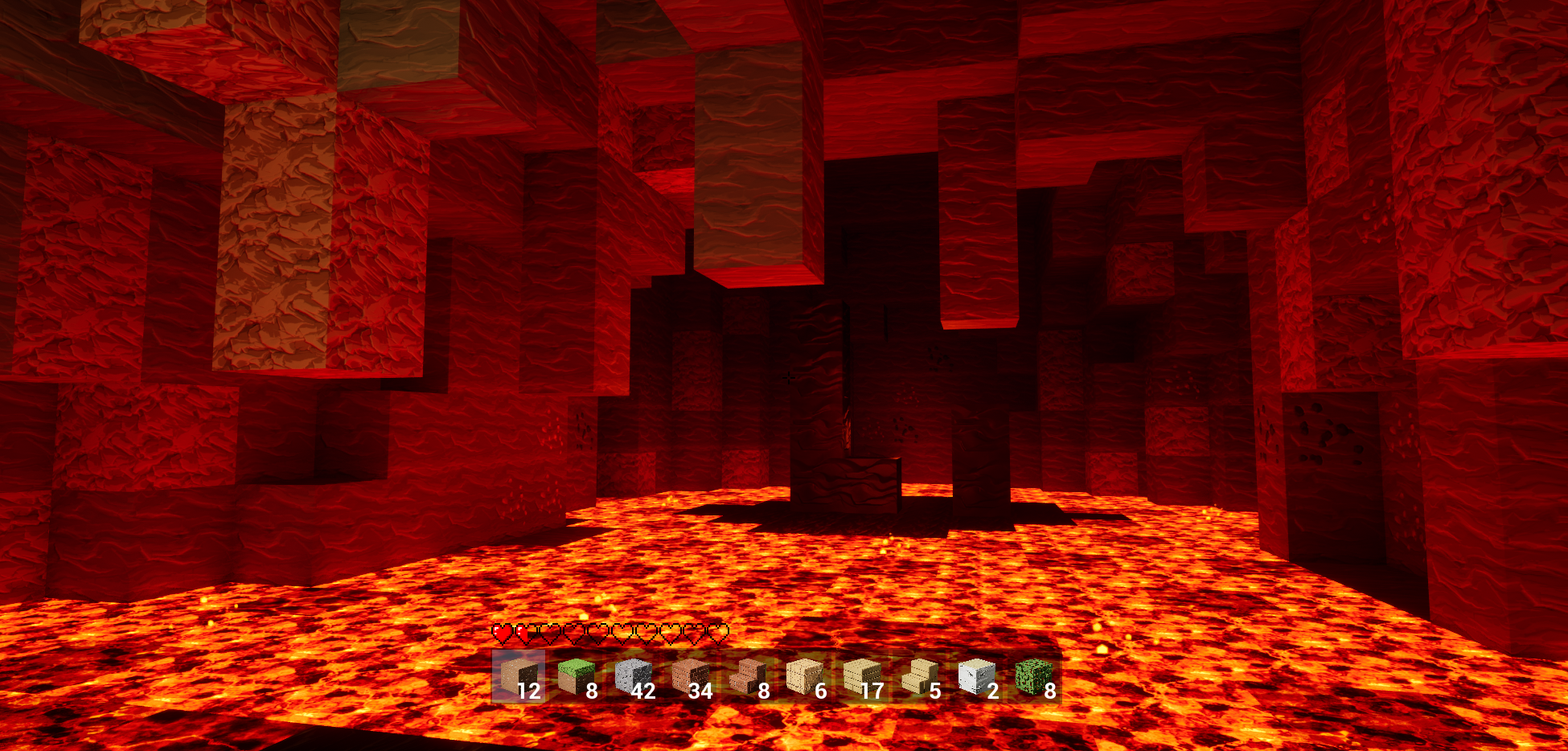
Task: Choose the sandstone brick block stack
Action: [x=861, y=677]
